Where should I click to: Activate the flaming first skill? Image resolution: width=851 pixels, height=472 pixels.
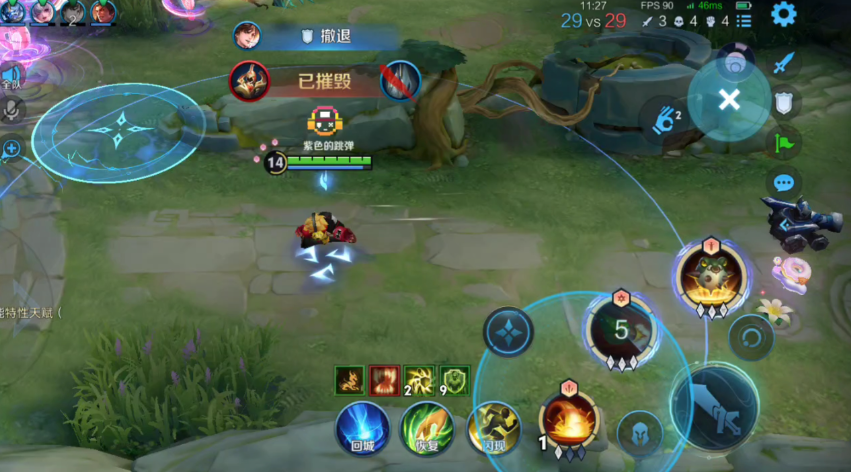pyautogui.click(x=568, y=421)
